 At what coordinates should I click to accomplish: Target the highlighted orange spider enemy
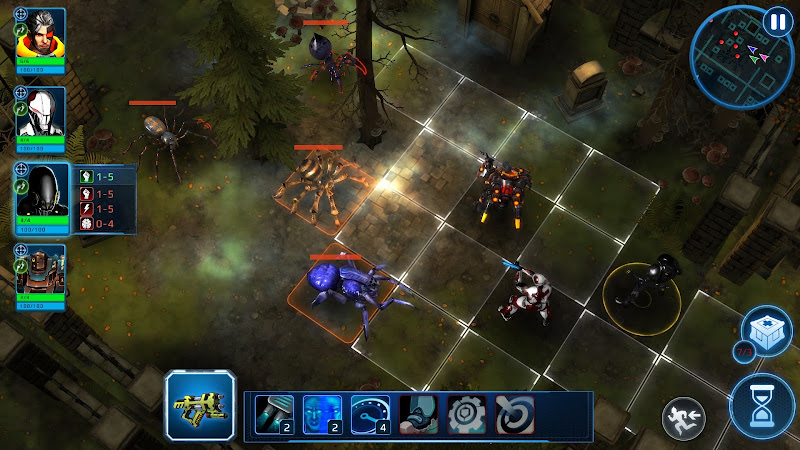coord(320,185)
